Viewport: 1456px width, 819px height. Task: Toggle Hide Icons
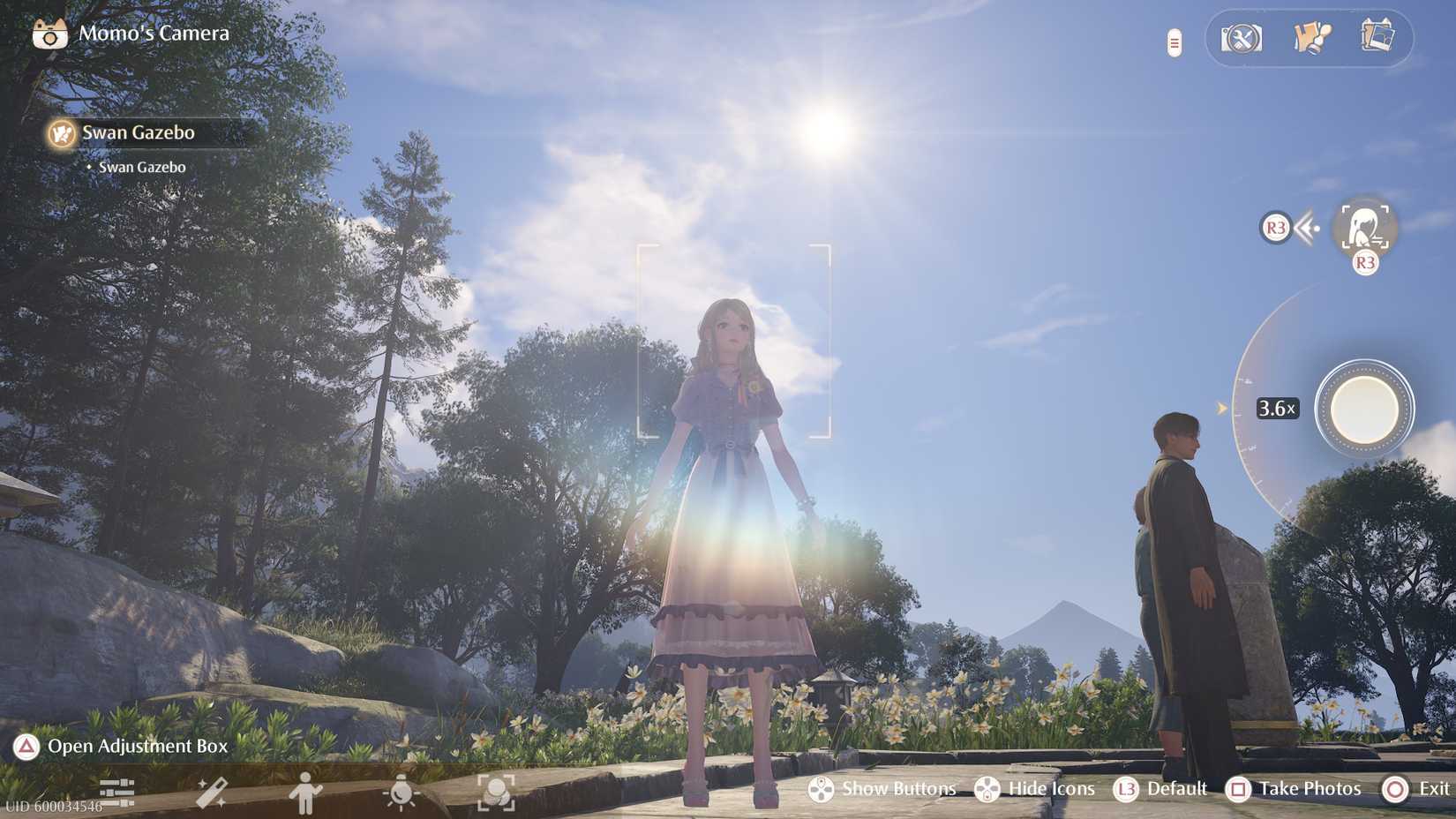pyautogui.click(x=1035, y=788)
